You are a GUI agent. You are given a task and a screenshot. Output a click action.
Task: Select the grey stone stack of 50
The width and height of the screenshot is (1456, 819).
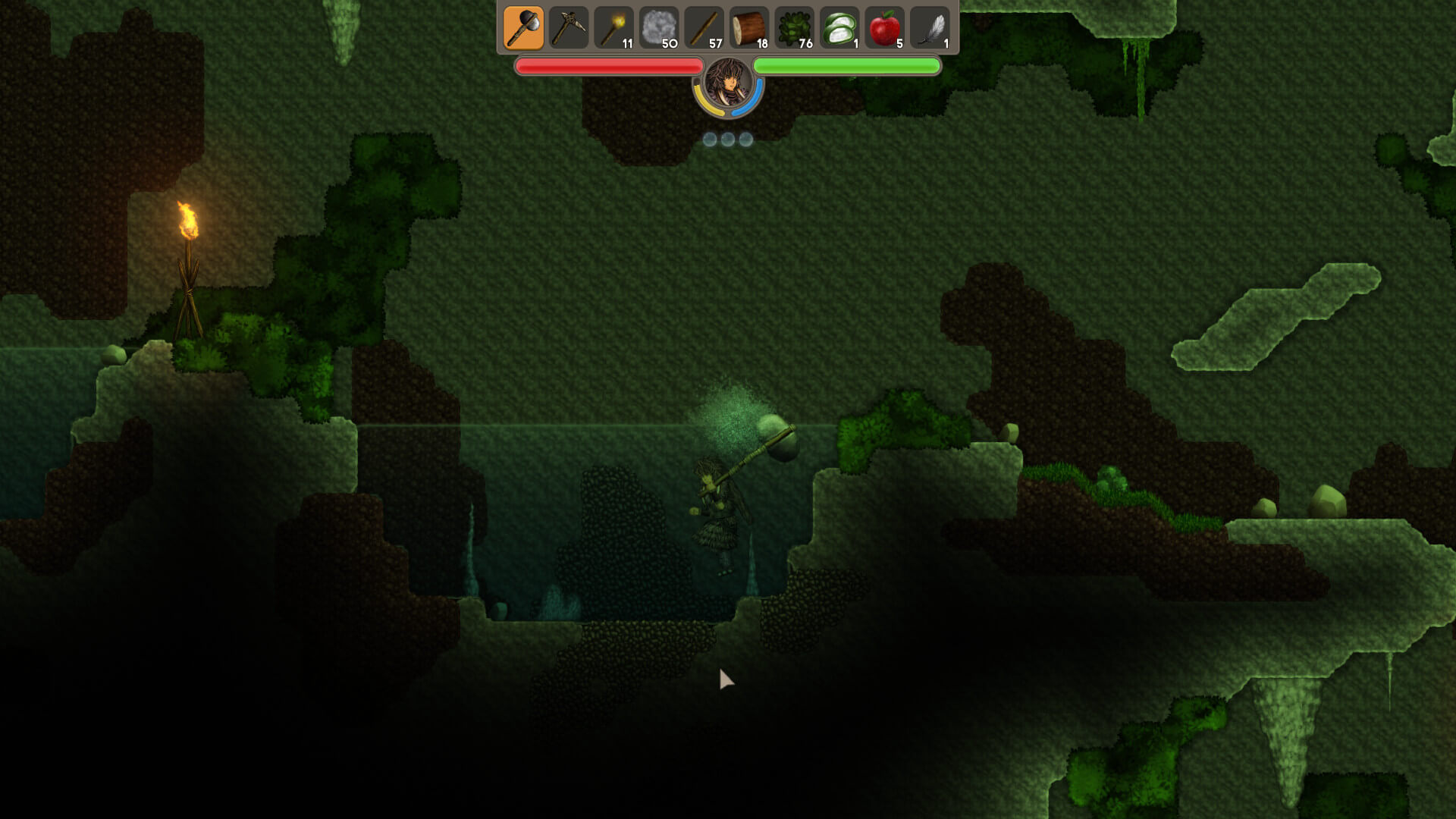click(659, 29)
